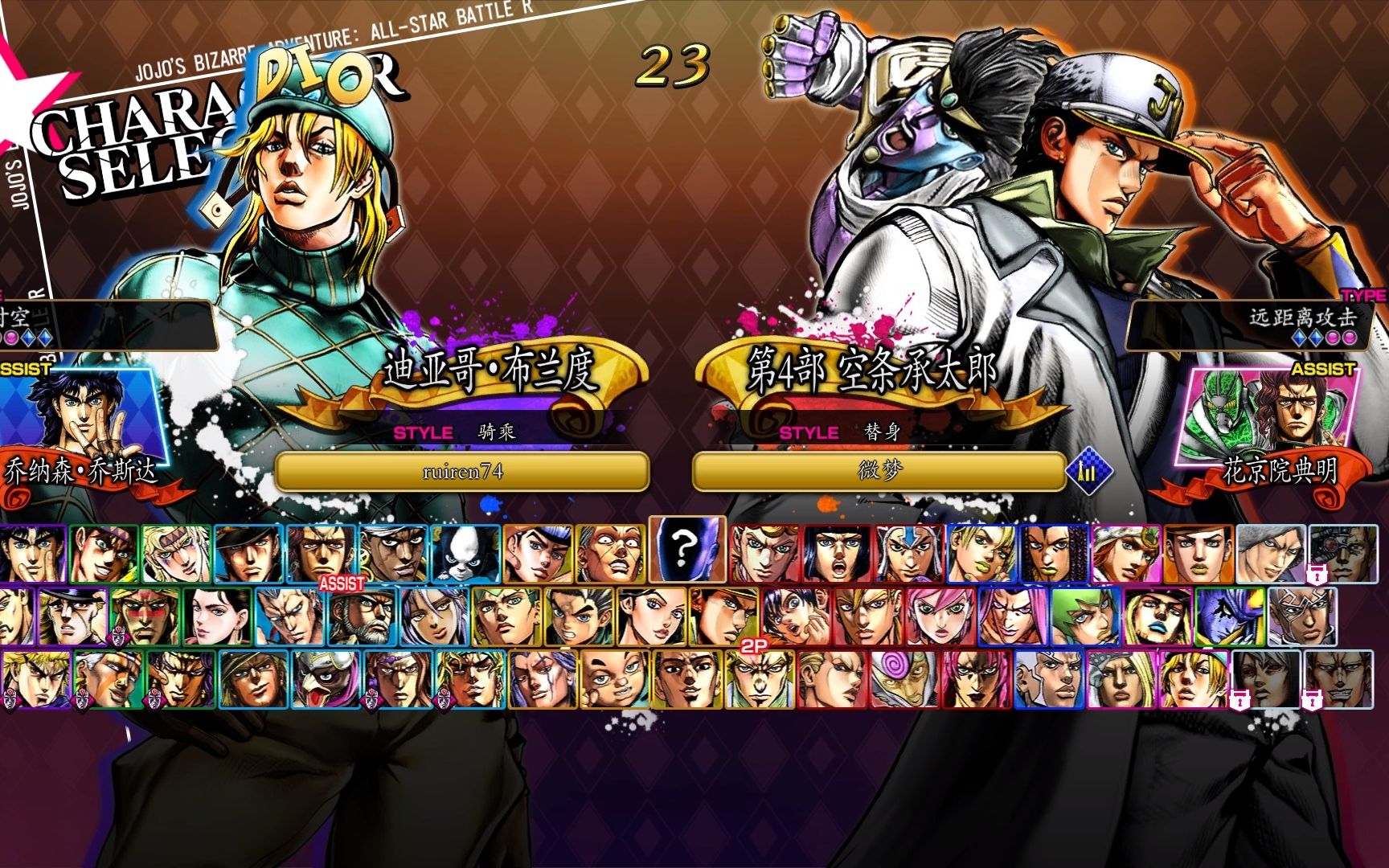1389x868 pixels.
Task: Select Giorno Giovanna's roster portrait
Action: [x=764, y=554]
